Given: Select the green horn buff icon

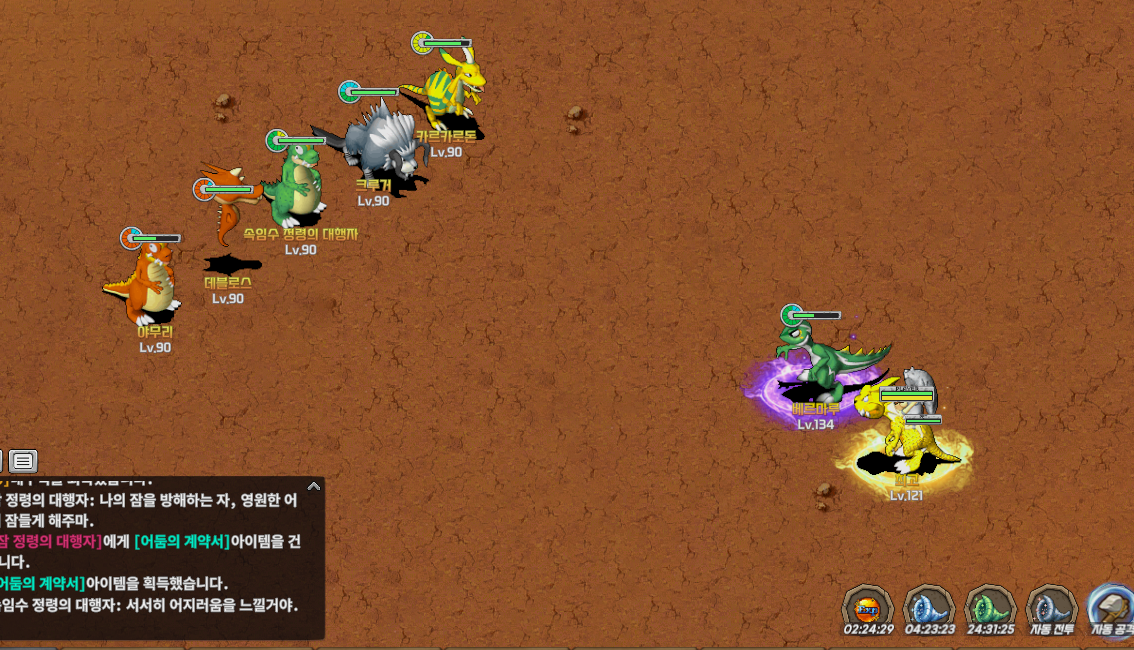Looking at the screenshot, I should 990,606.
